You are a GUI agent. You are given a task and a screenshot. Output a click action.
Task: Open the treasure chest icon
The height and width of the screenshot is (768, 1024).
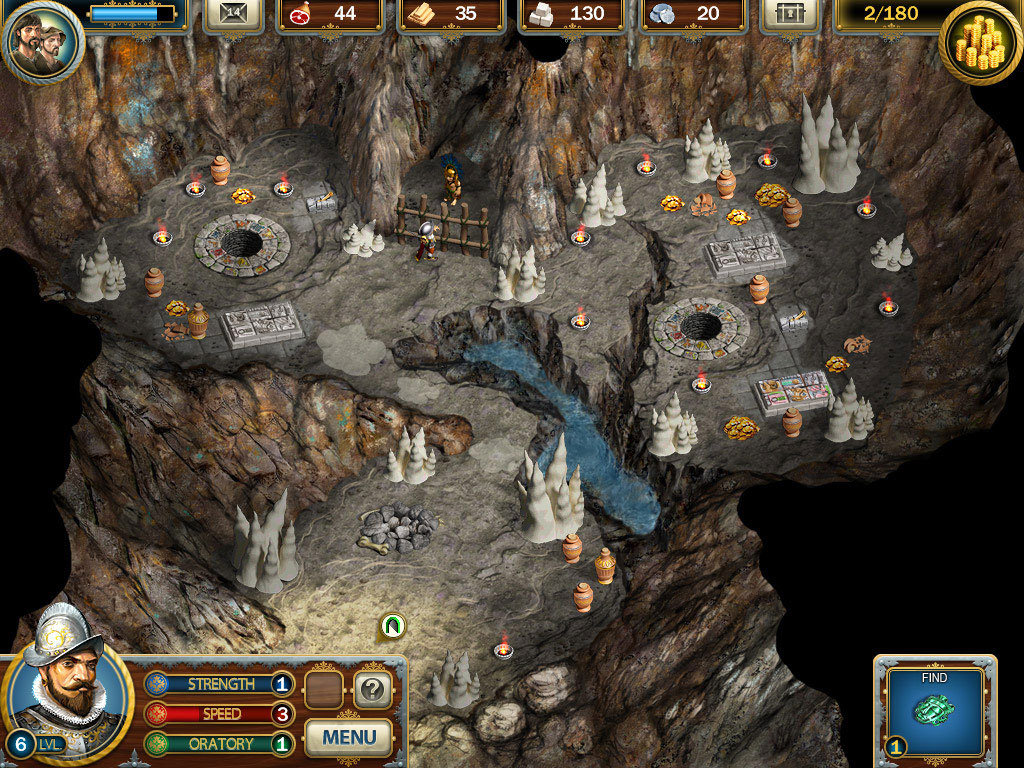(x=789, y=14)
